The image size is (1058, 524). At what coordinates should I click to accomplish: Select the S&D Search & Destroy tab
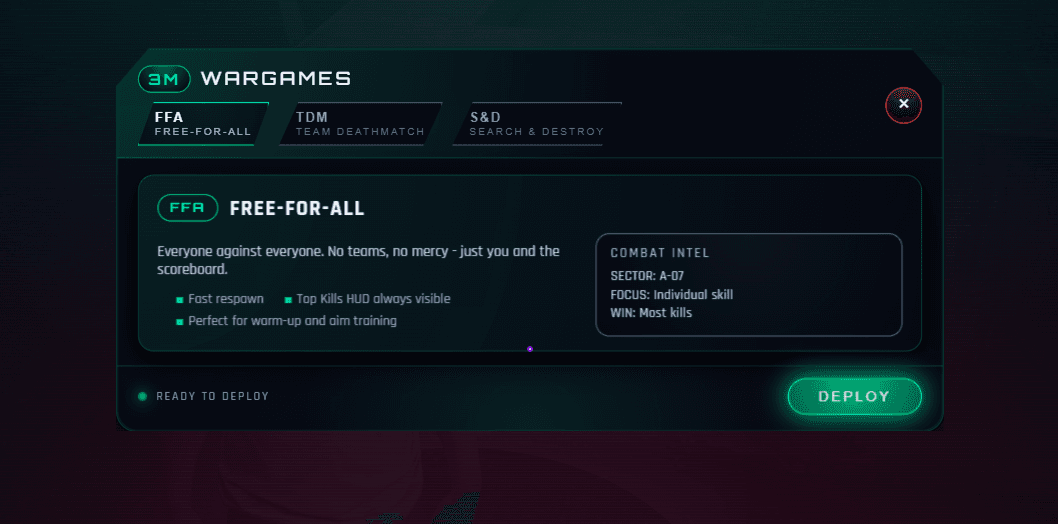[536, 124]
